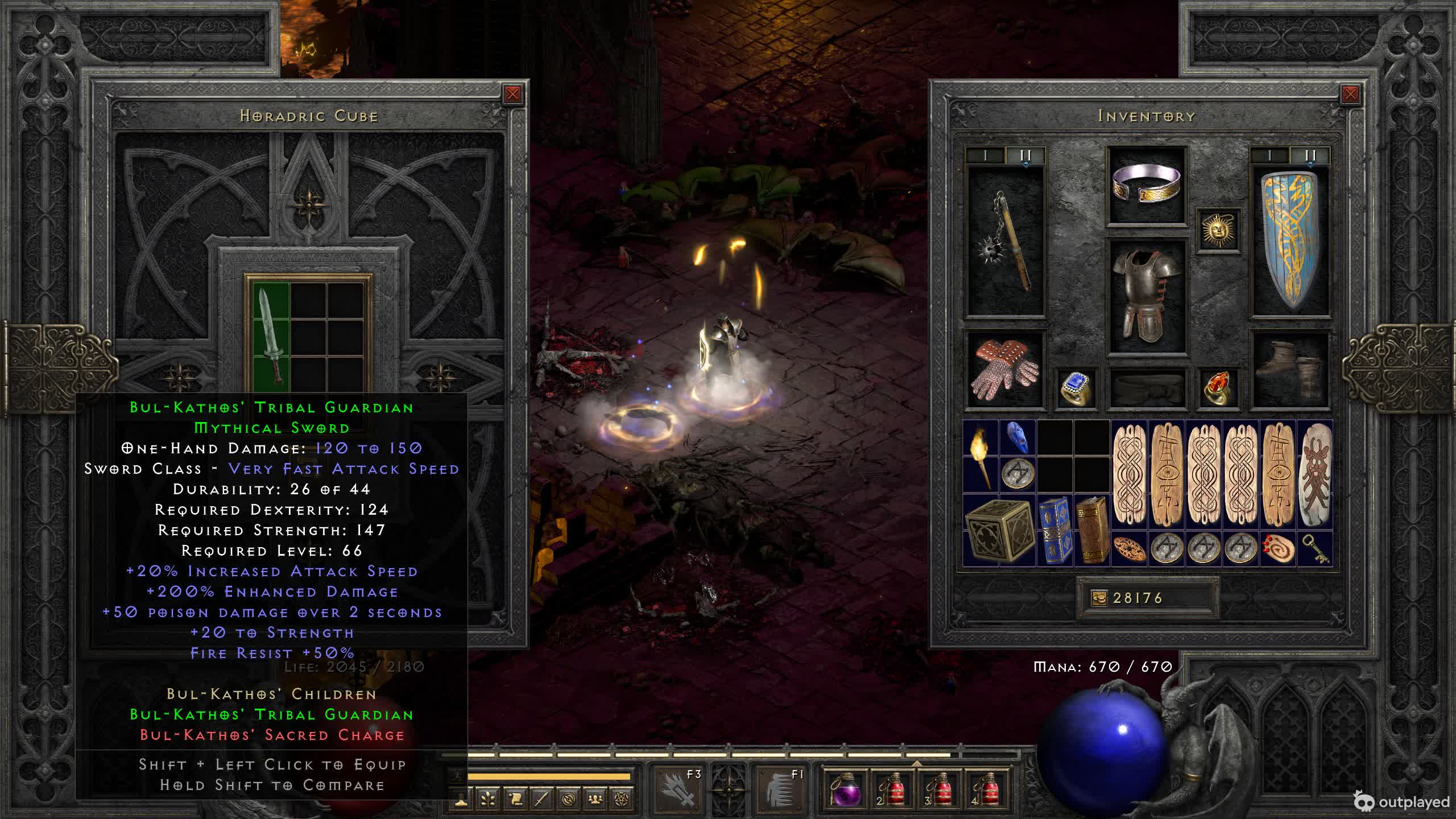This screenshot has height=819, width=1456.
Task: Select the equipped circlet helm slot
Action: tap(1146, 185)
